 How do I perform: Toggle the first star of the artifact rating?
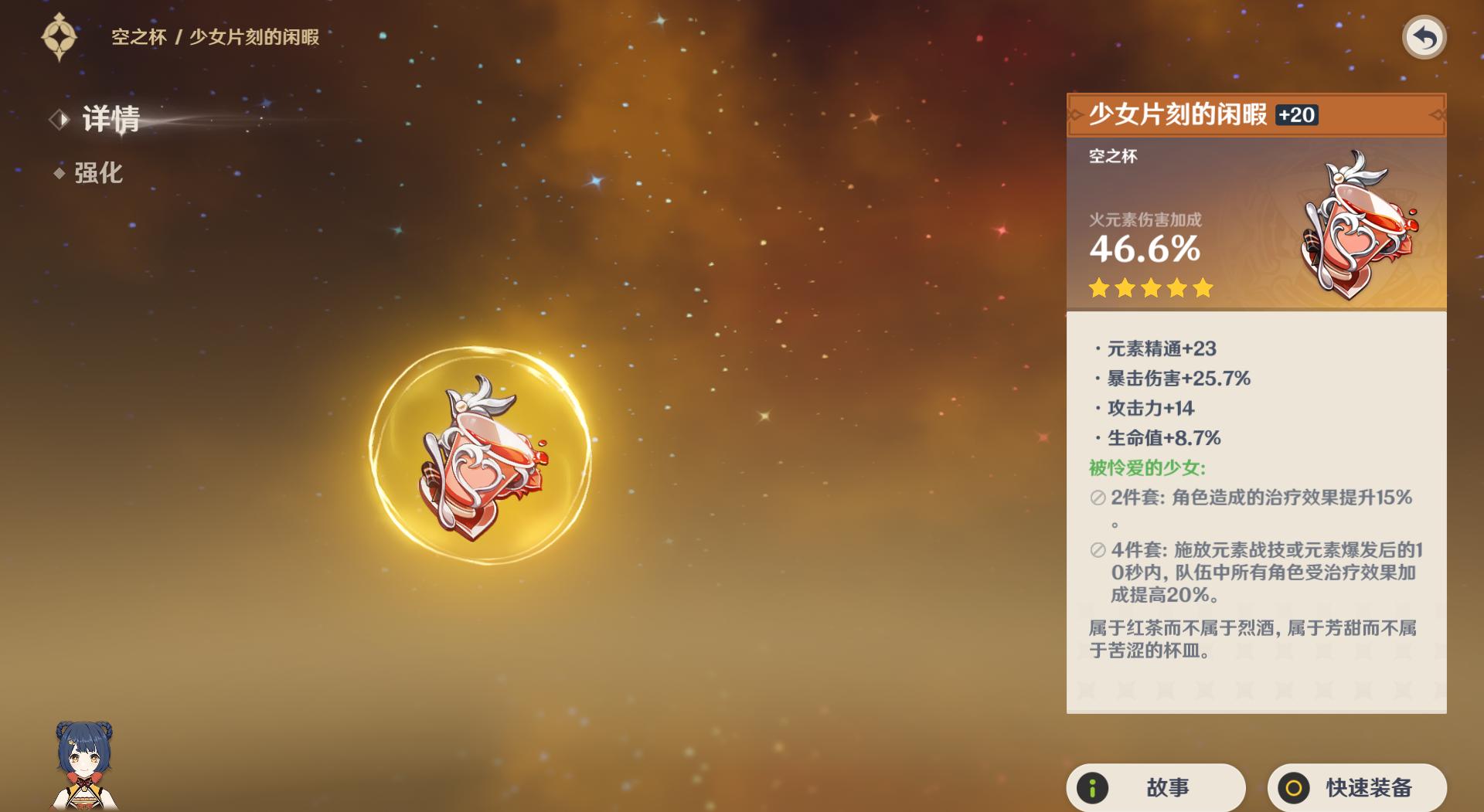pyautogui.click(x=1097, y=287)
